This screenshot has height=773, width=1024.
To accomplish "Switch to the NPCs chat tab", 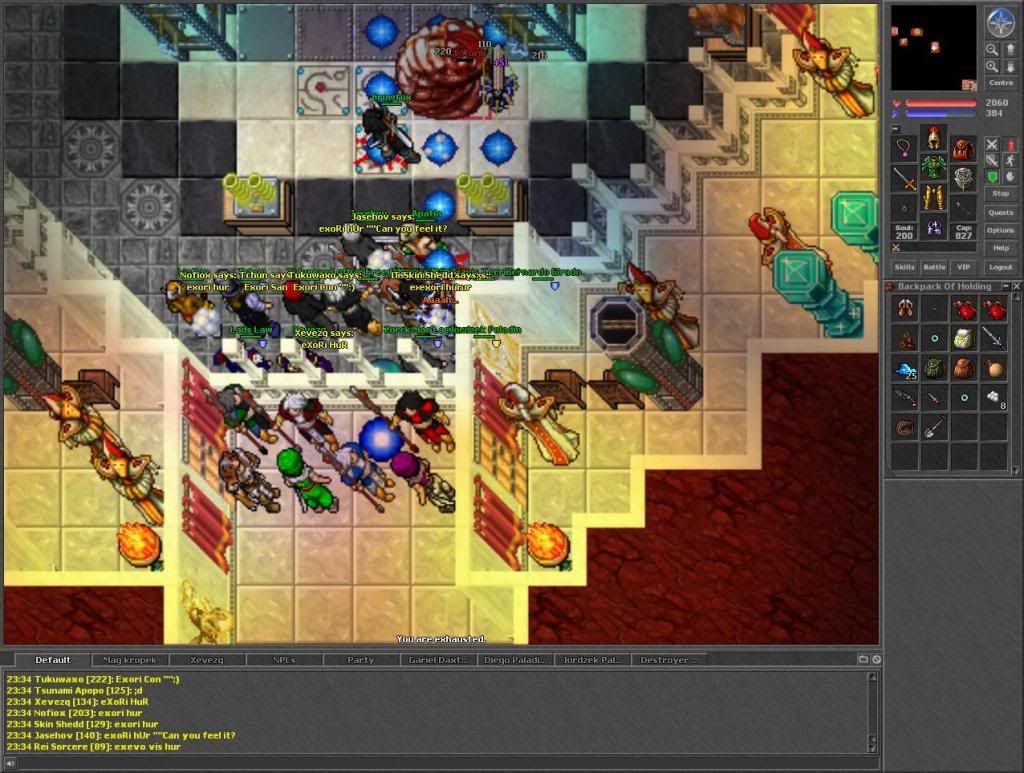I will (x=284, y=660).
